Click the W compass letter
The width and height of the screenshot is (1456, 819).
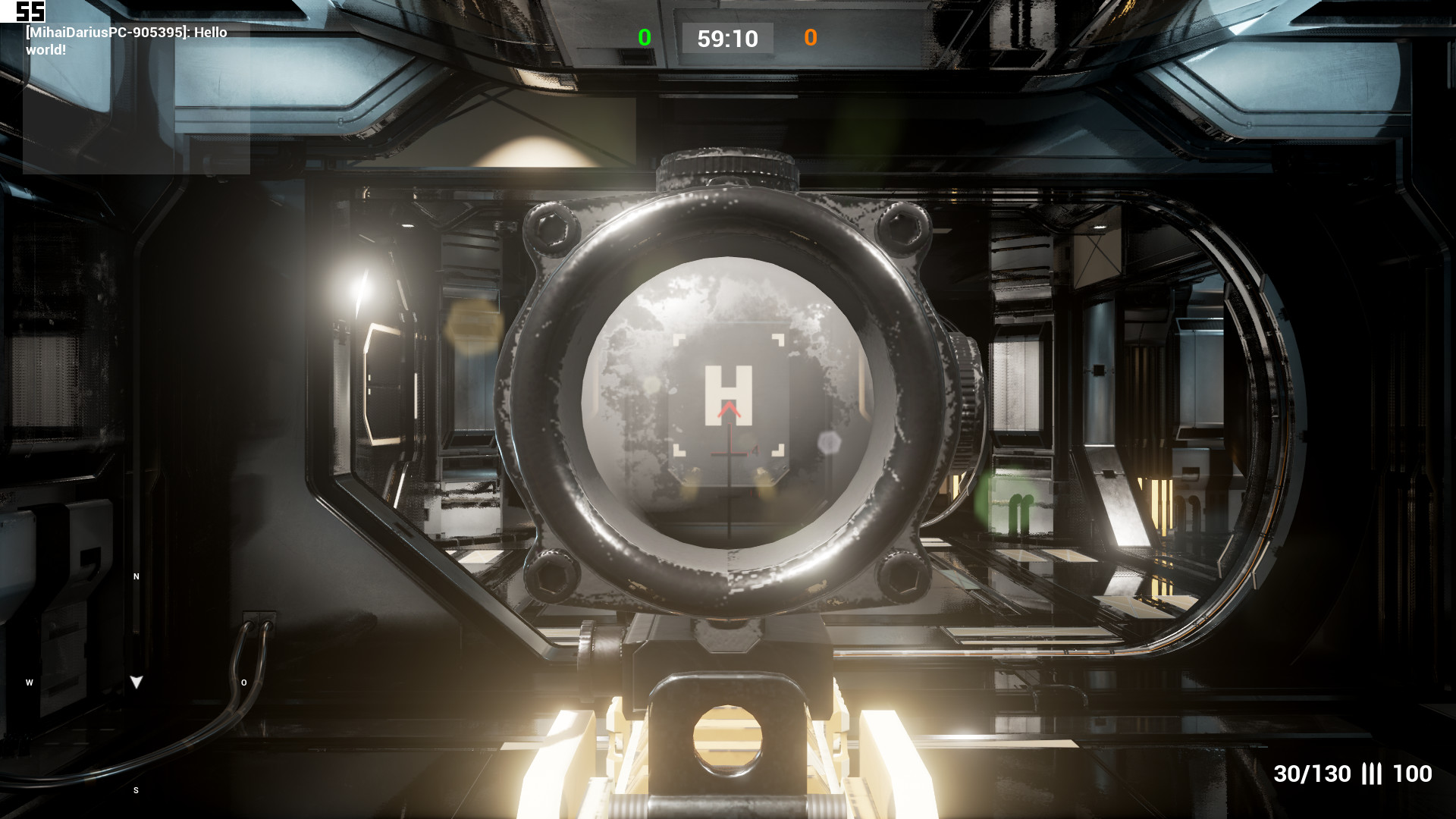[x=29, y=682]
